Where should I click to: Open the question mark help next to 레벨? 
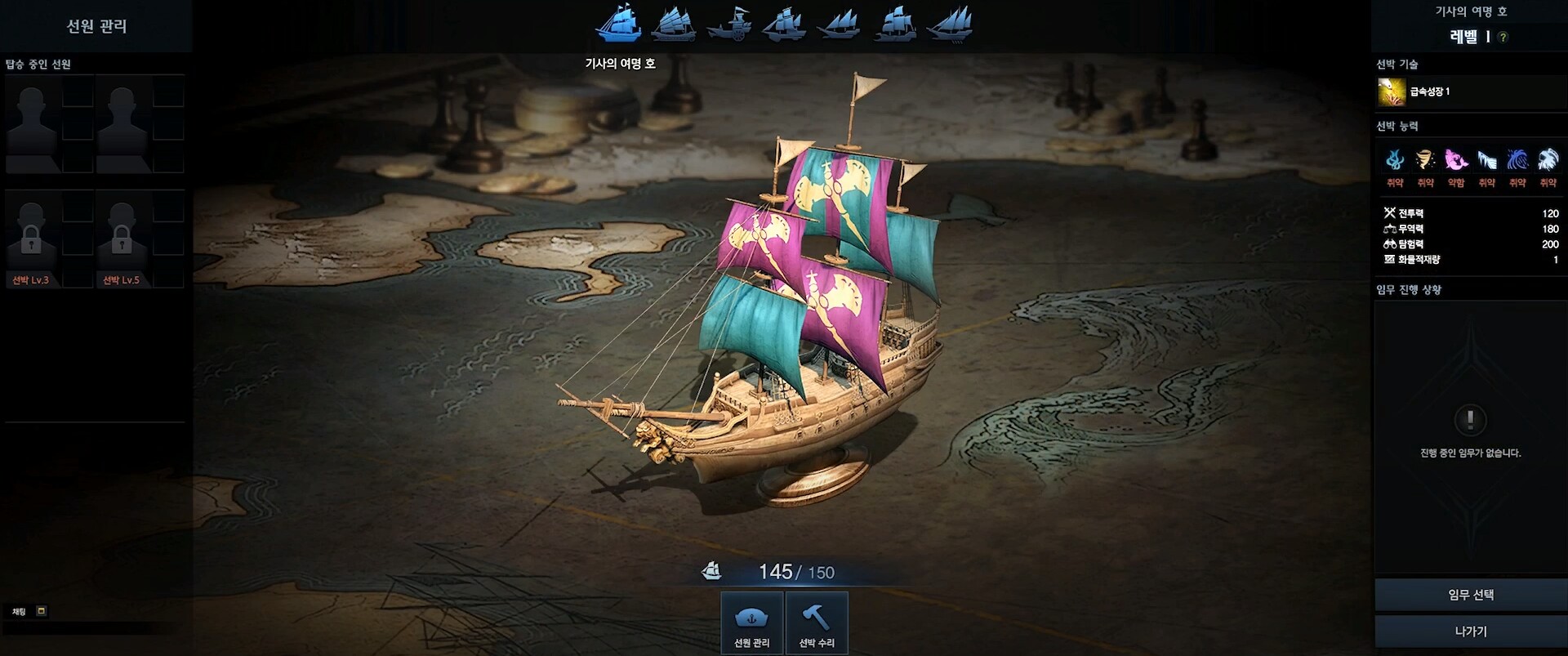[1503, 37]
